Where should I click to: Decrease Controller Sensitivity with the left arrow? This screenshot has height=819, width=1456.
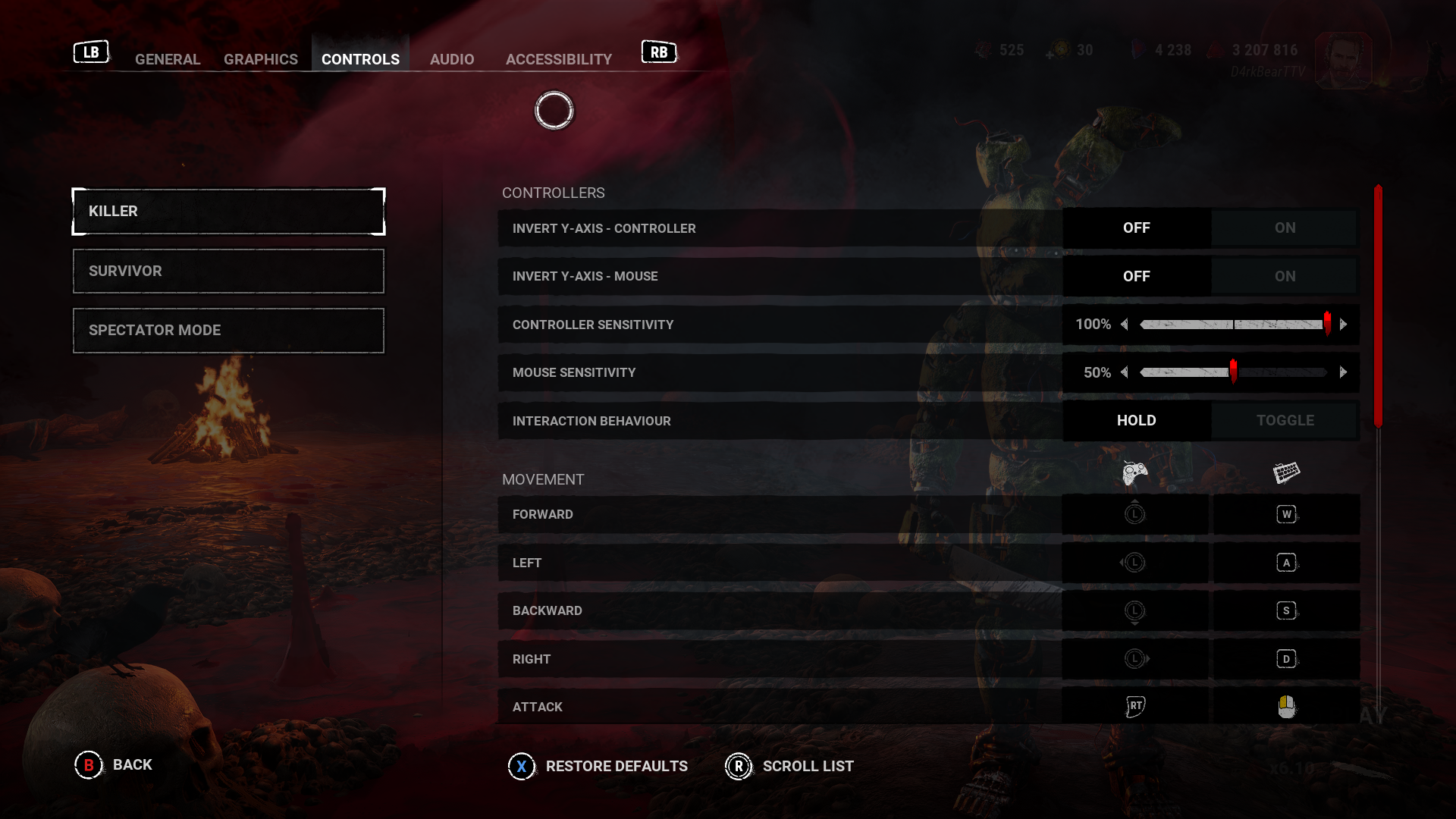pyautogui.click(x=1125, y=325)
